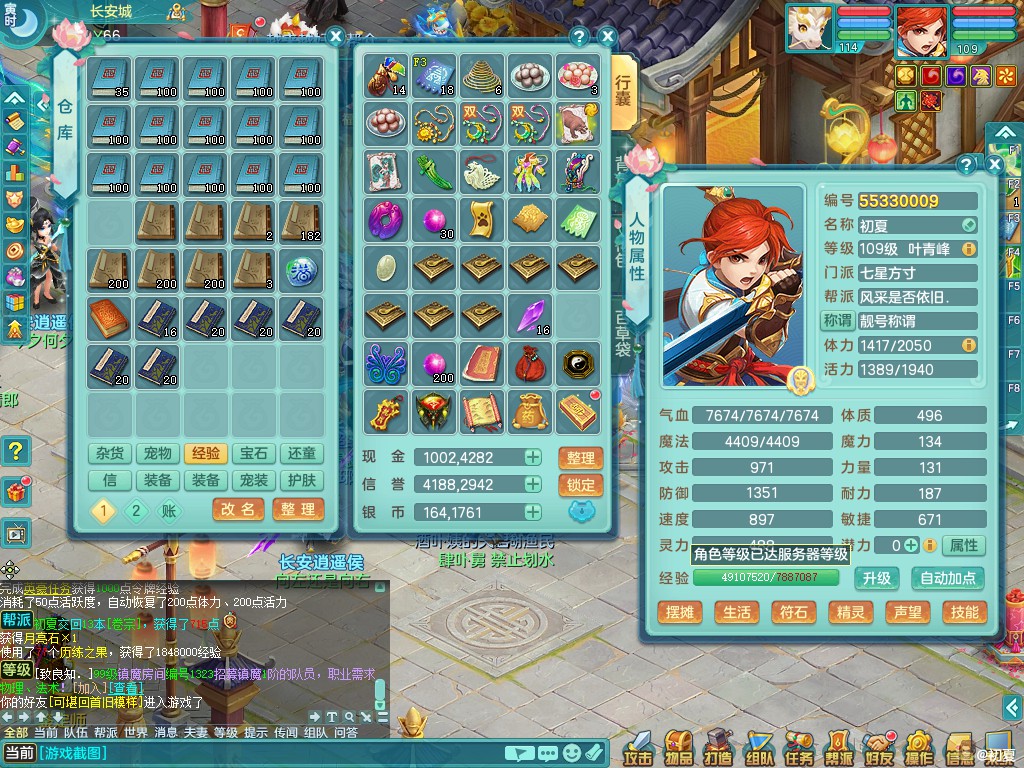This screenshot has width=1024, height=768.
Task: Click the 称谓 title button
Action: [836, 321]
